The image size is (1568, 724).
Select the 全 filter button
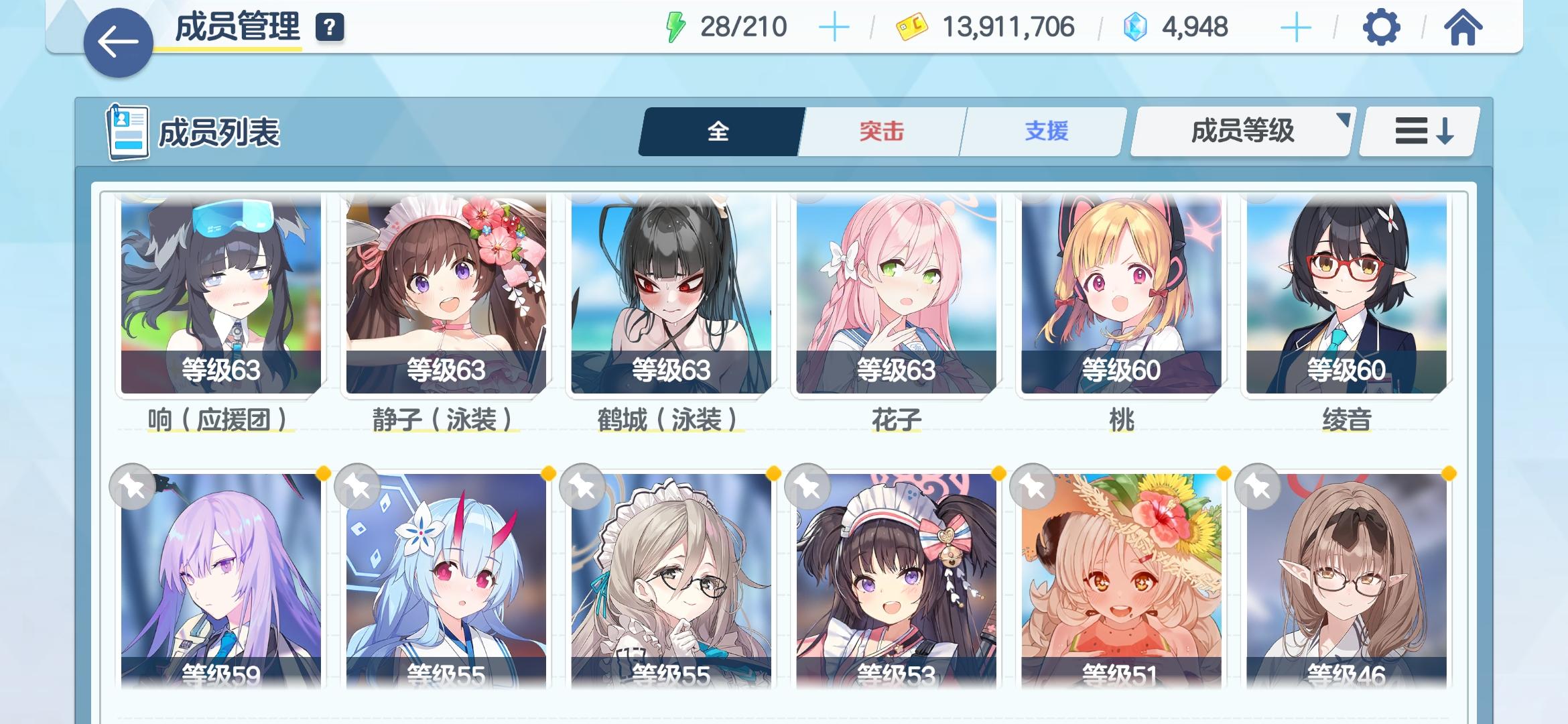[720, 132]
